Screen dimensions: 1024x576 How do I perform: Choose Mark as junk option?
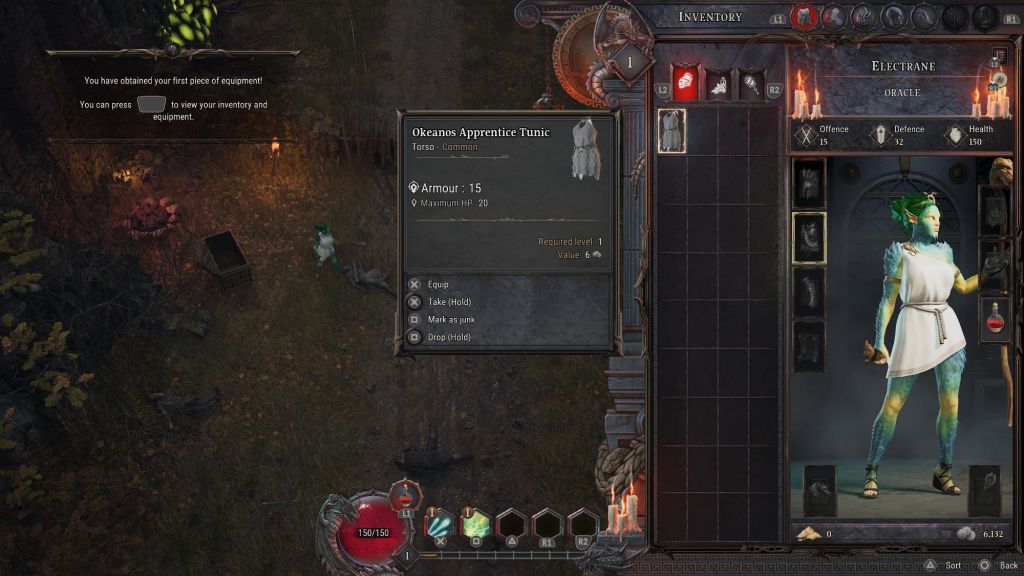[445, 319]
